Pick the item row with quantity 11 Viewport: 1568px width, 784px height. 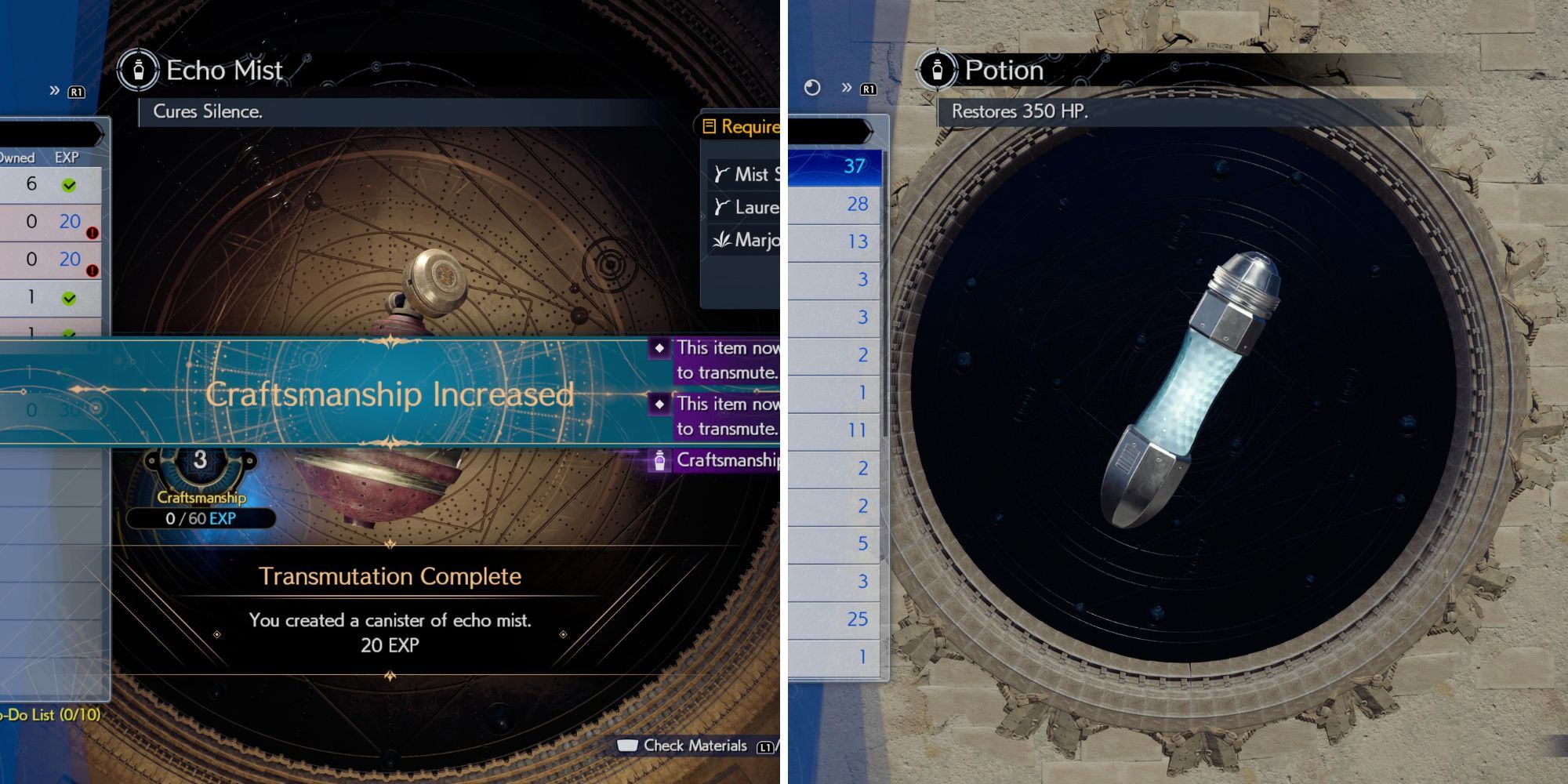[835, 430]
